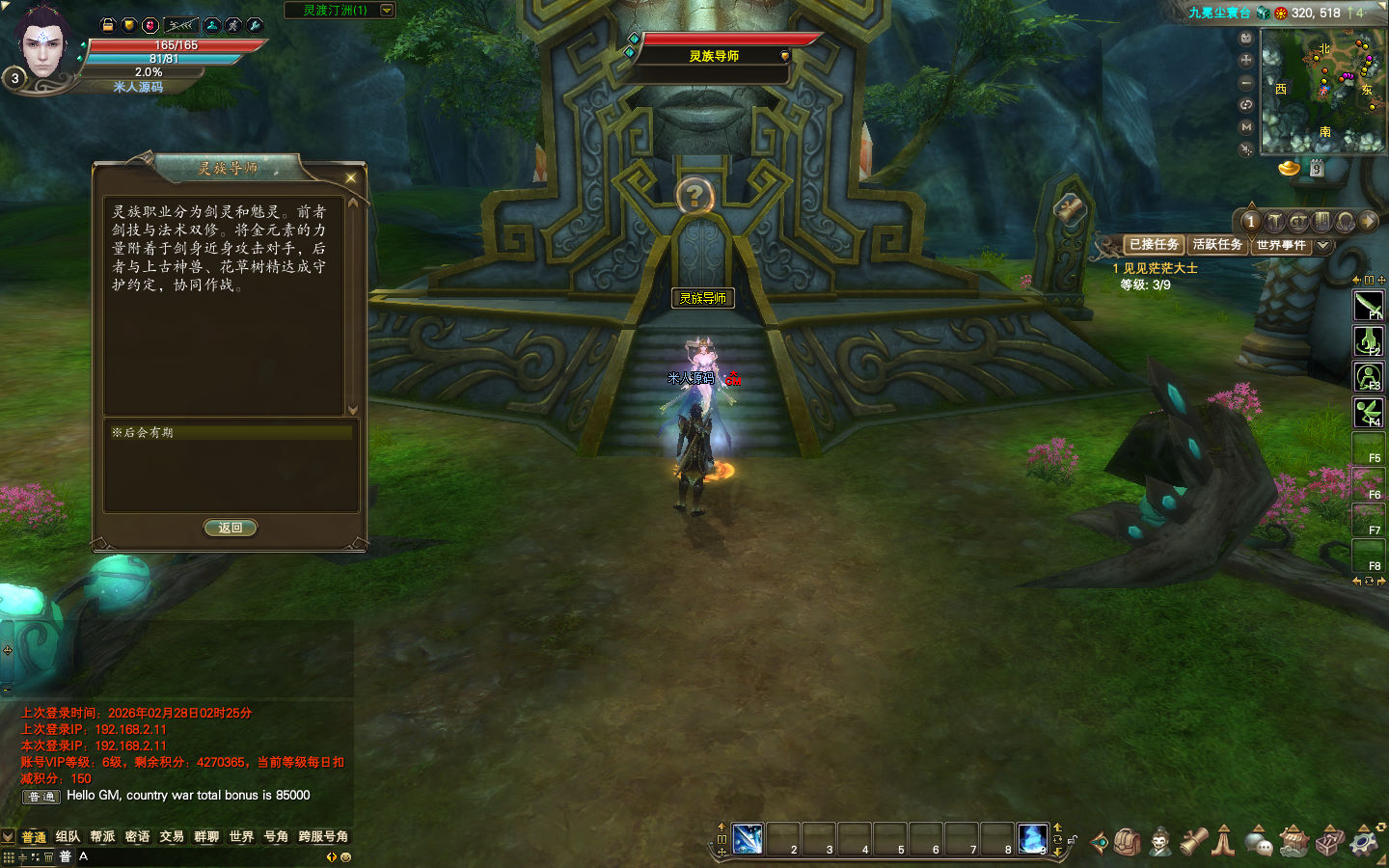Switch to the 世界事件 tab
The width and height of the screenshot is (1389, 868).
click(x=1281, y=245)
